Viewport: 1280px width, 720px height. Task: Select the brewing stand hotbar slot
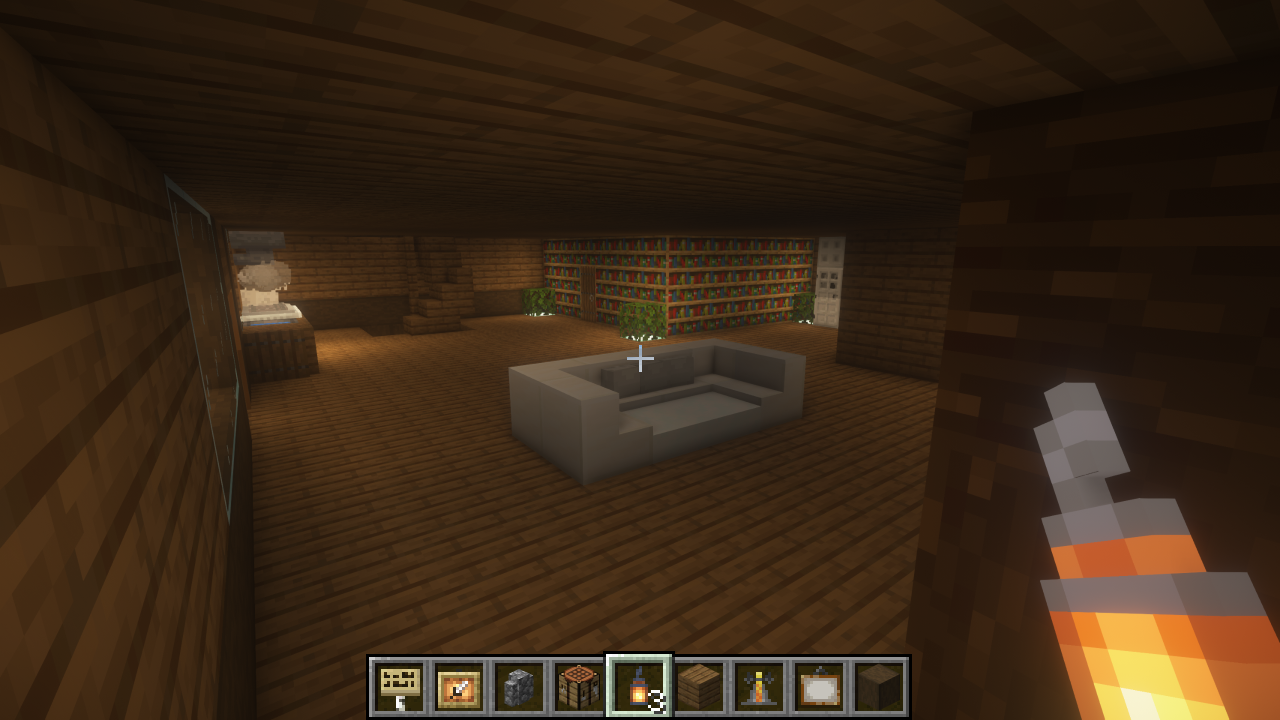click(x=760, y=687)
